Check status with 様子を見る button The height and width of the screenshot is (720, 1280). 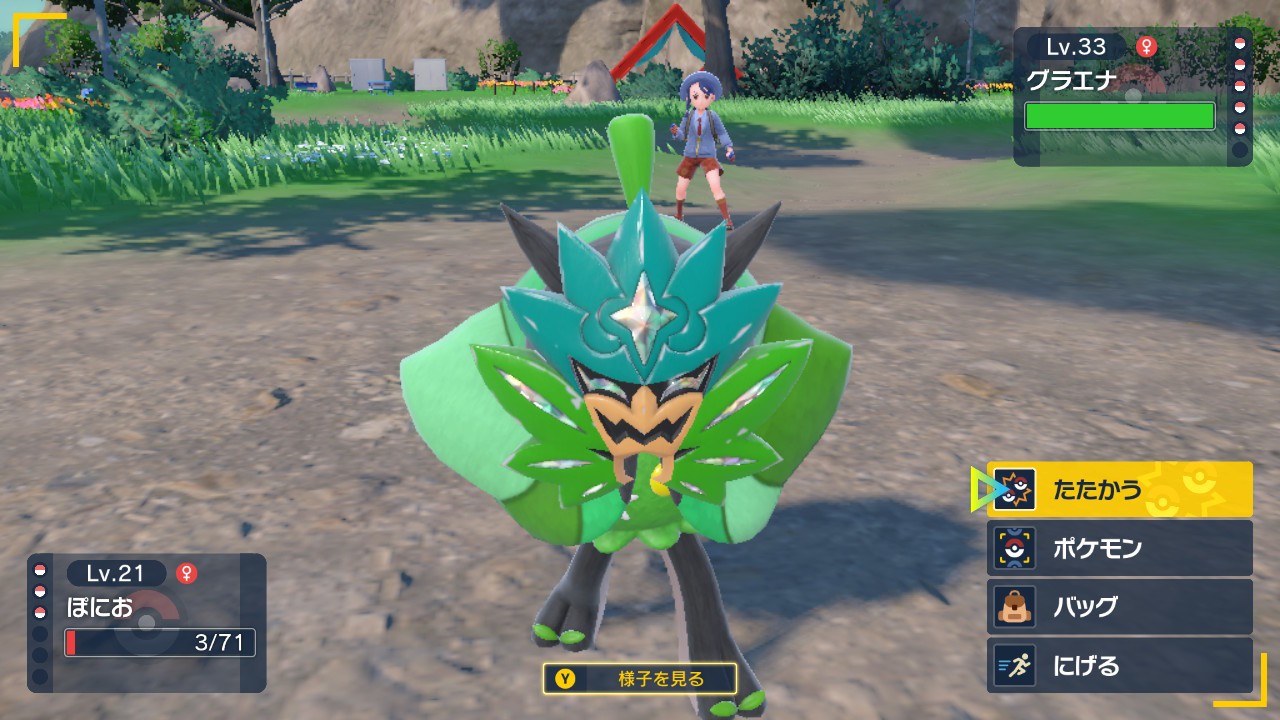[640, 679]
